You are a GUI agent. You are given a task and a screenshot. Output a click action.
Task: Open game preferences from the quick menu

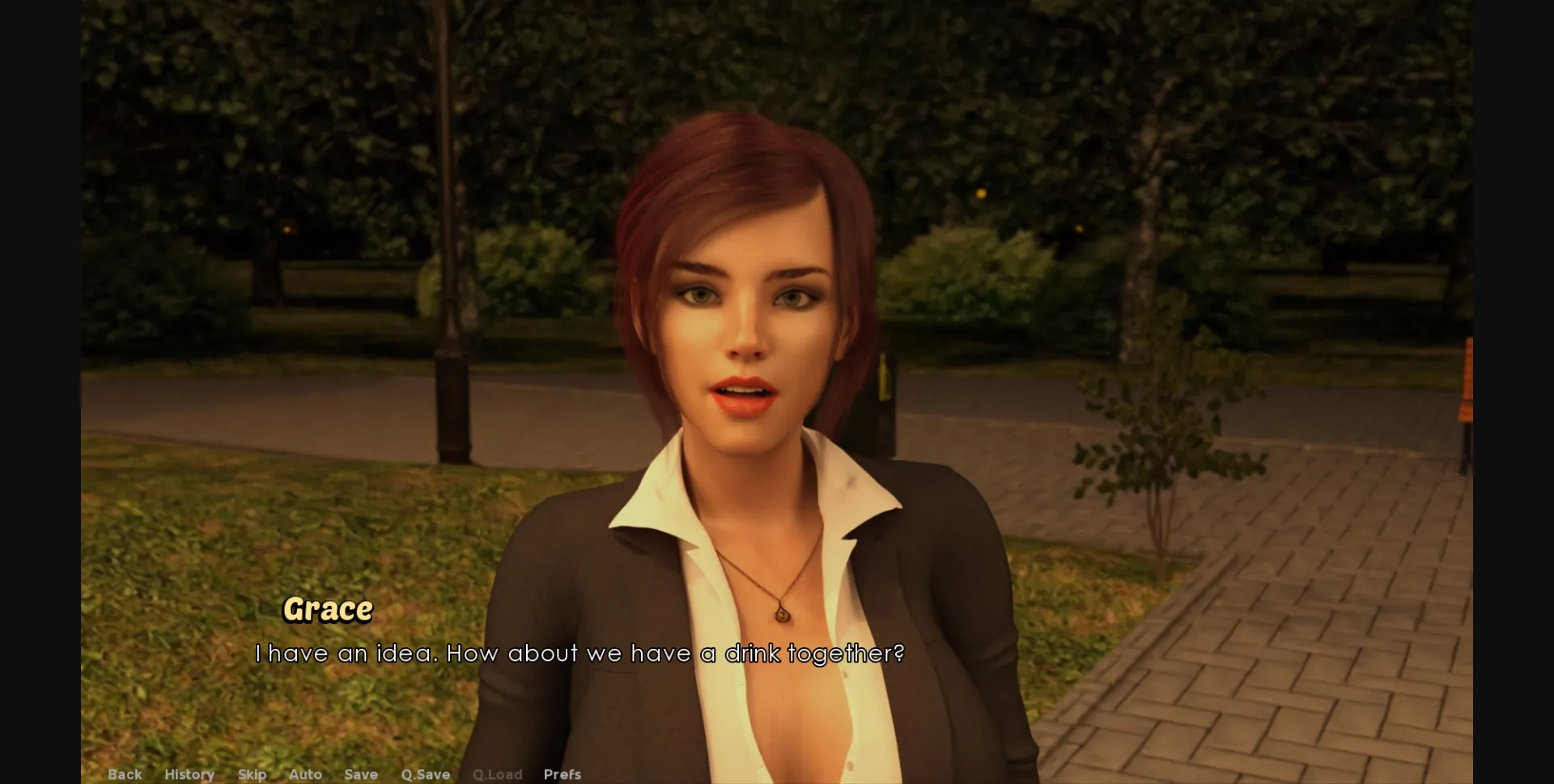pyautogui.click(x=562, y=774)
